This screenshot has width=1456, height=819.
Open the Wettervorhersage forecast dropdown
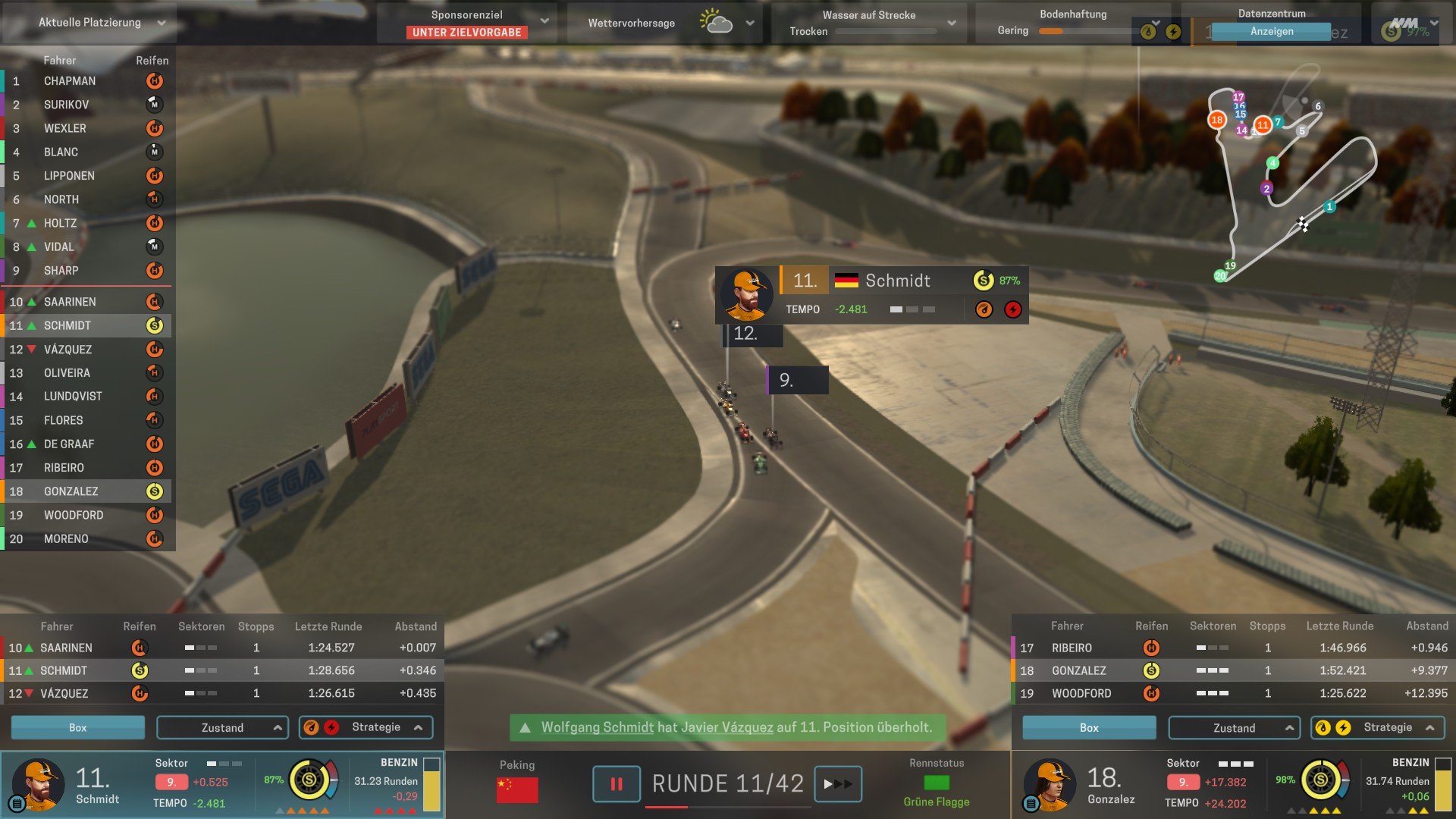[x=749, y=23]
